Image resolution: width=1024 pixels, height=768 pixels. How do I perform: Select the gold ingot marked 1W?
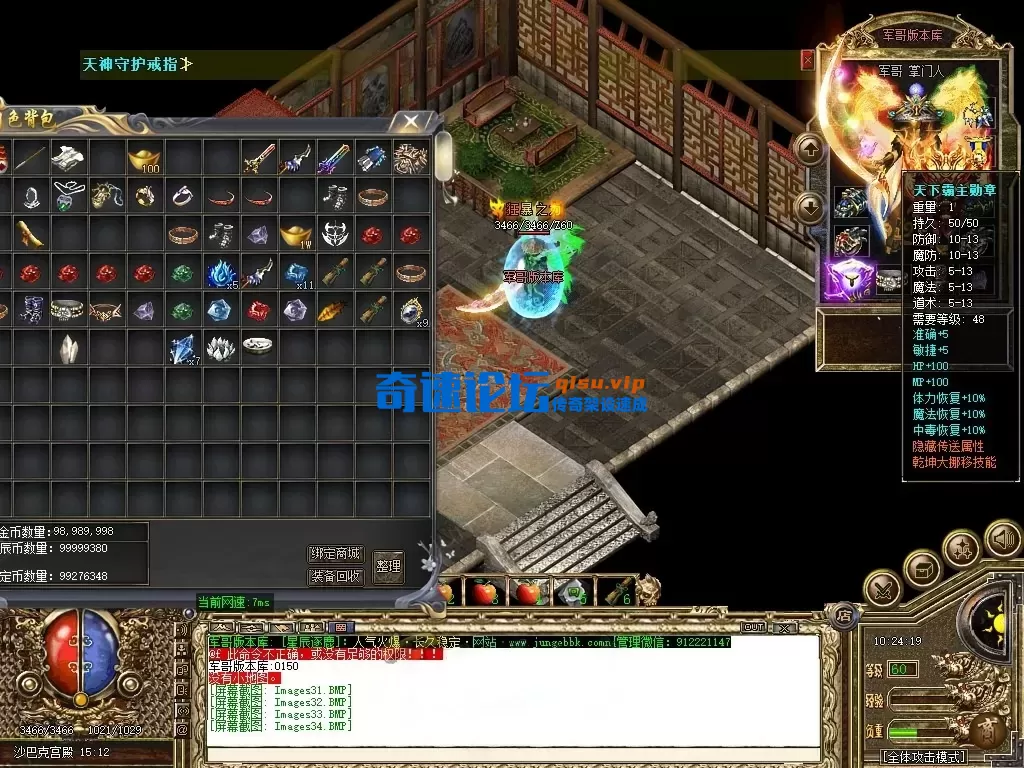coord(295,235)
